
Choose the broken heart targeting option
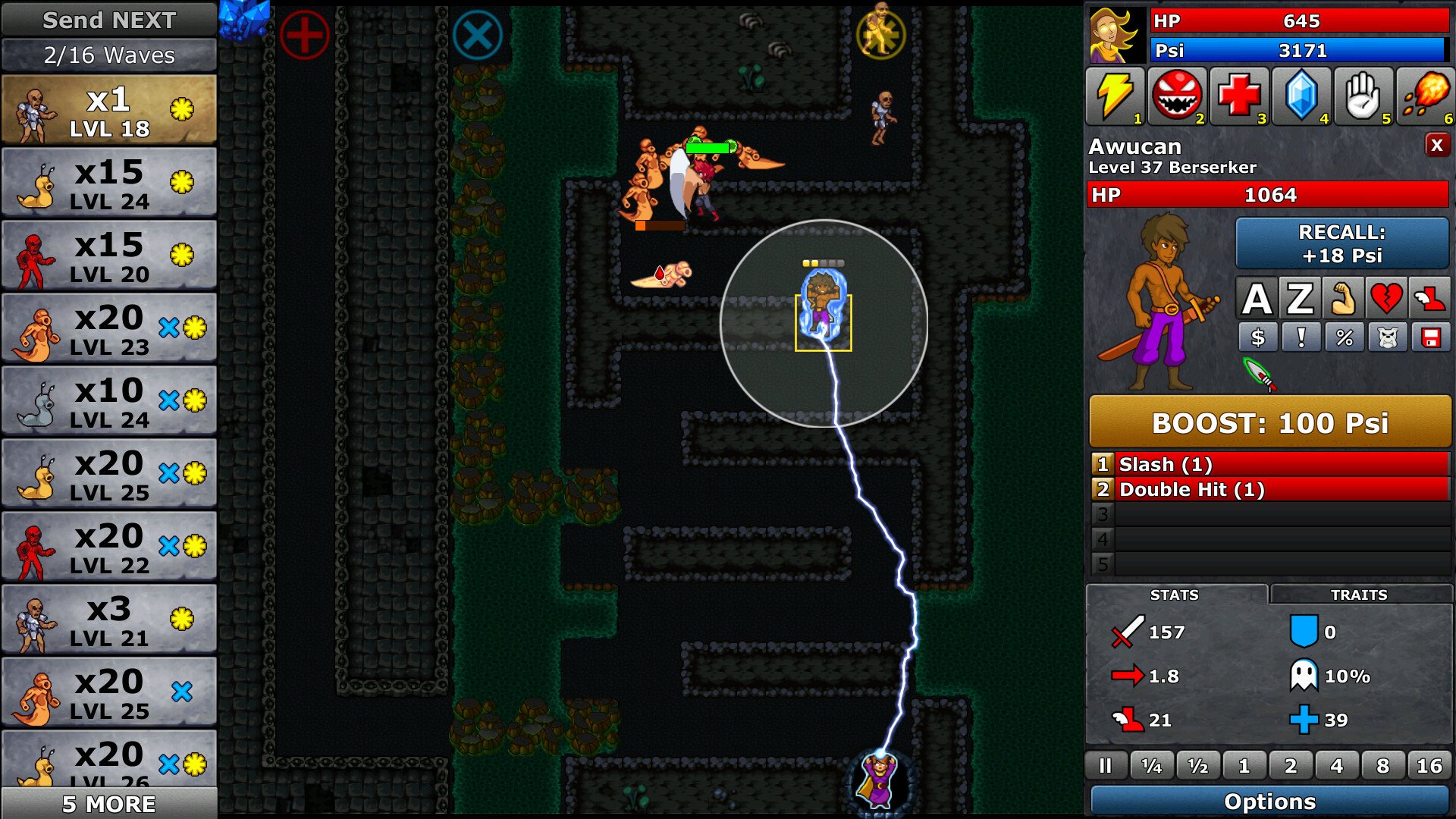point(1385,299)
